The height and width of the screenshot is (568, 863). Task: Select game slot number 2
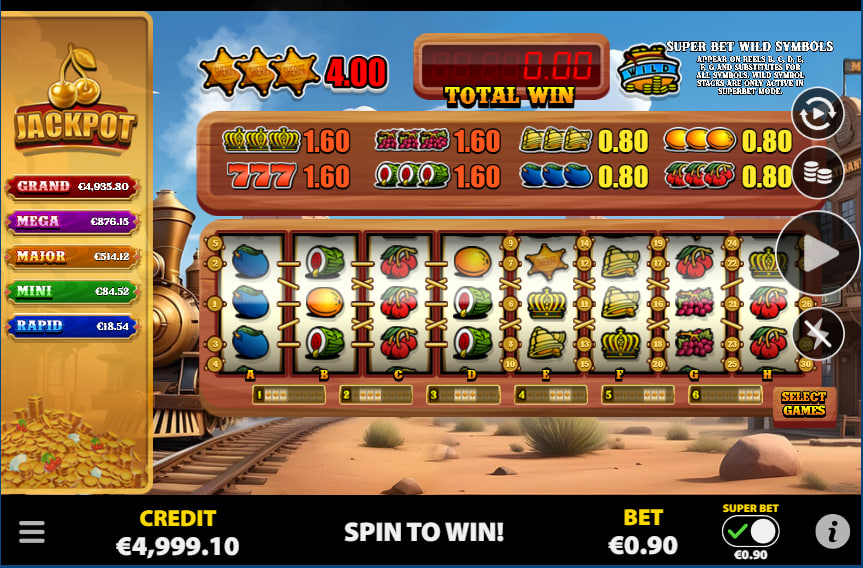(376, 395)
